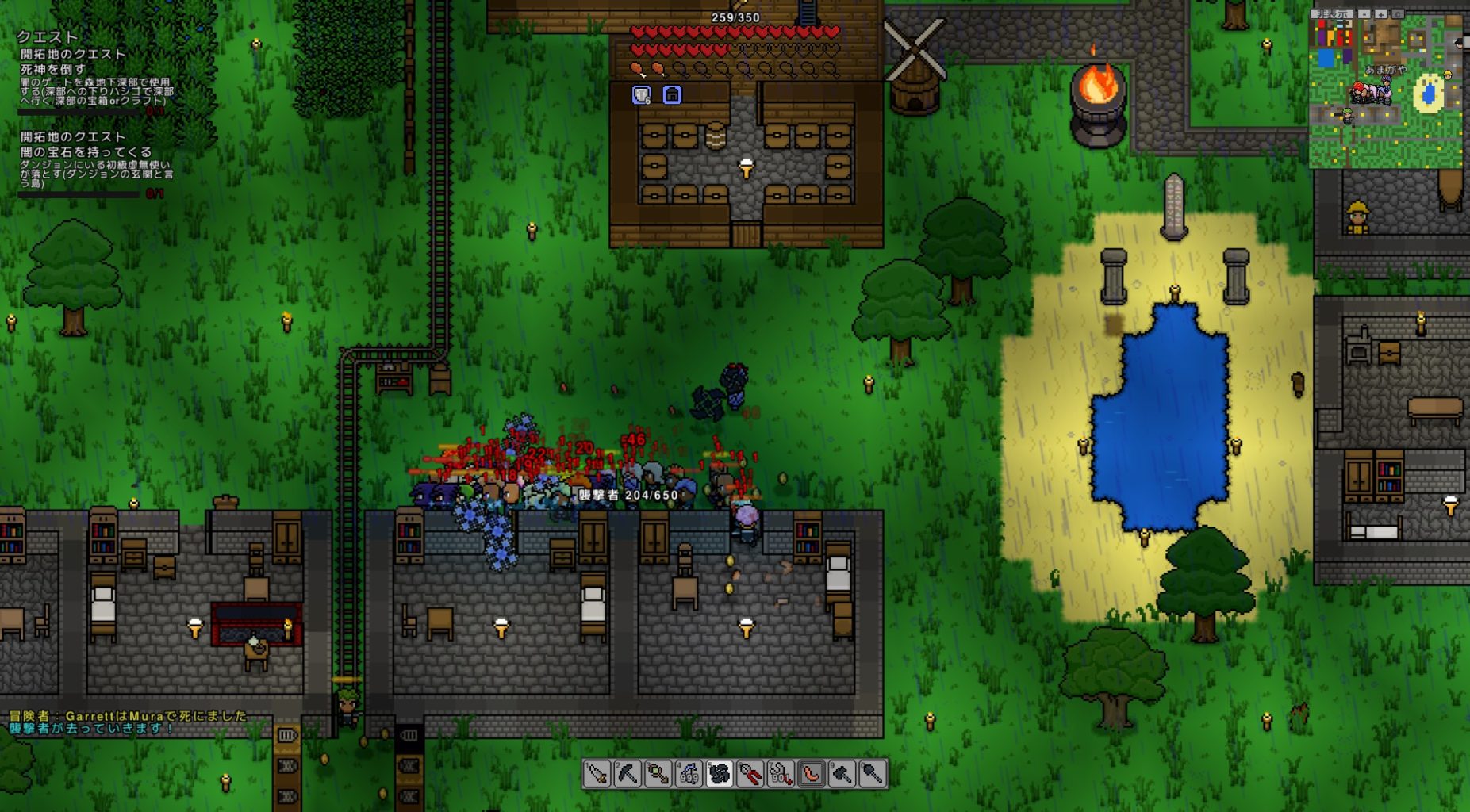
Task: Click the armor buff icon showing 6
Action: coord(641,95)
